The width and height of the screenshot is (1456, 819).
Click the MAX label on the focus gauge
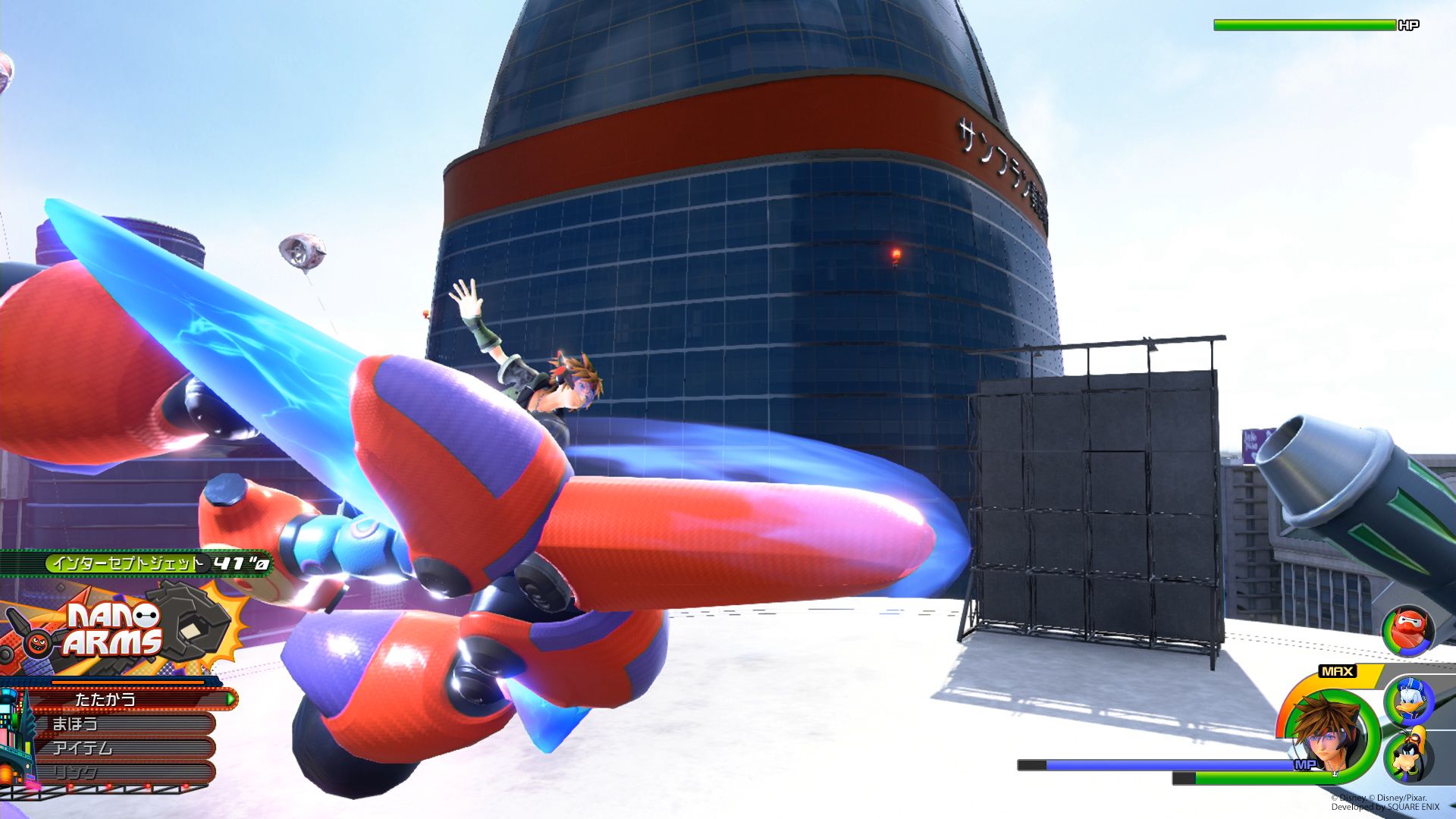point(1338,672)
